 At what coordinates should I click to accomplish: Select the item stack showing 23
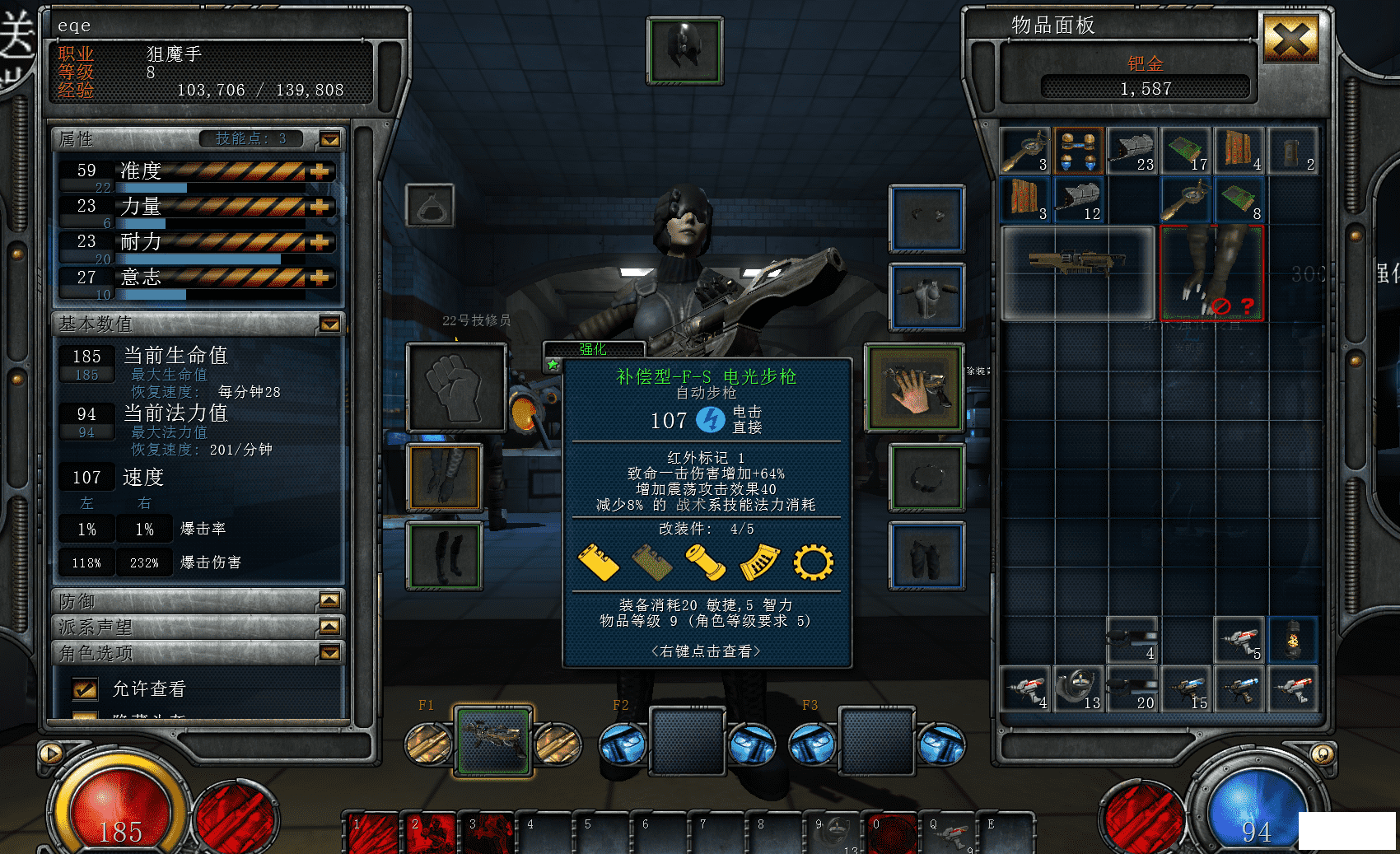[x=1132, y=151]
